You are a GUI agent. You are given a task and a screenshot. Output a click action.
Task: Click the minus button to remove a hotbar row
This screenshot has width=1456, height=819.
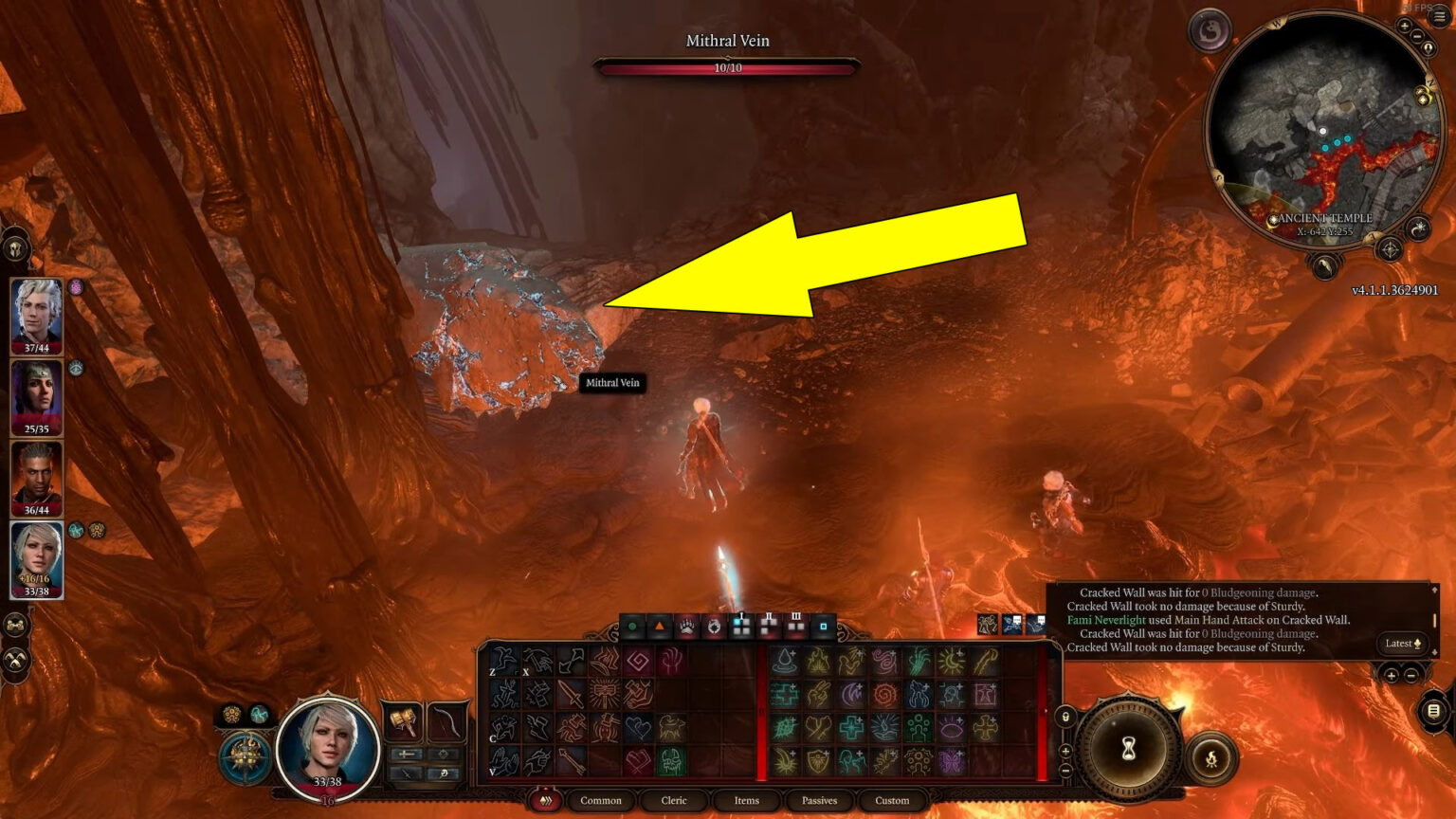pyautogui.click(x=1064, y=770)
